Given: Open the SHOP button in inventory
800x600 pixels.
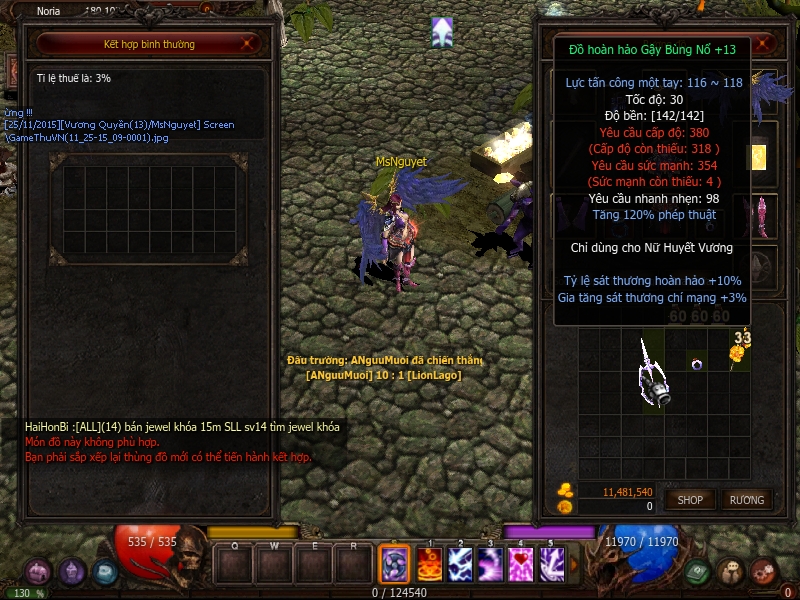Looking at the screenshot, I should tap(690, 499).
